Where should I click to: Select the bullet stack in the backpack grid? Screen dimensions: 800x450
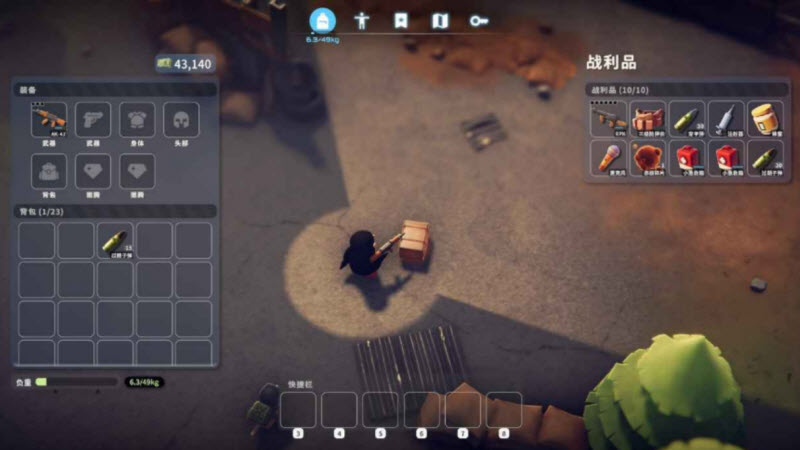tap(115, 241)
